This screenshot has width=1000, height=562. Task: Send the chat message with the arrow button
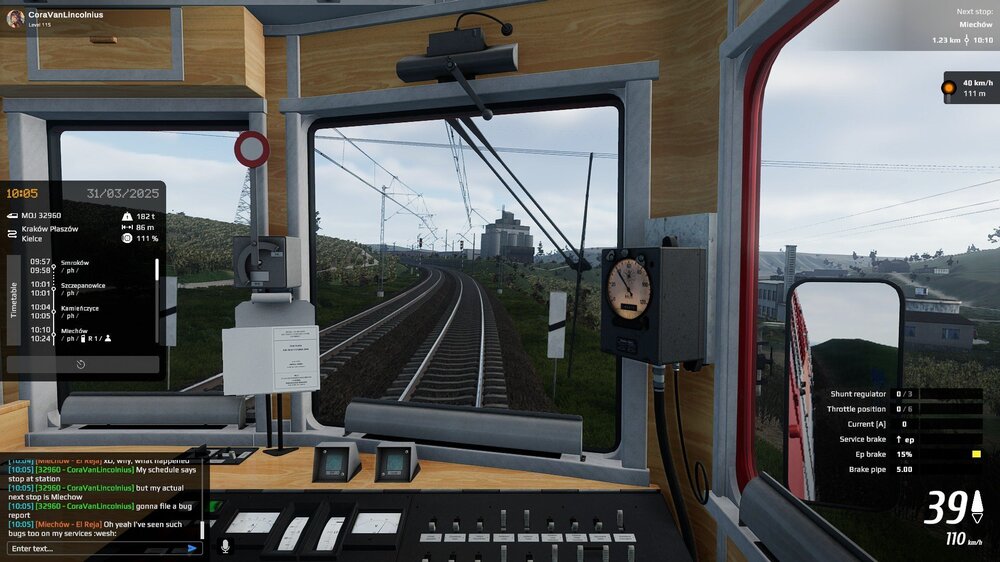[192, 548]
